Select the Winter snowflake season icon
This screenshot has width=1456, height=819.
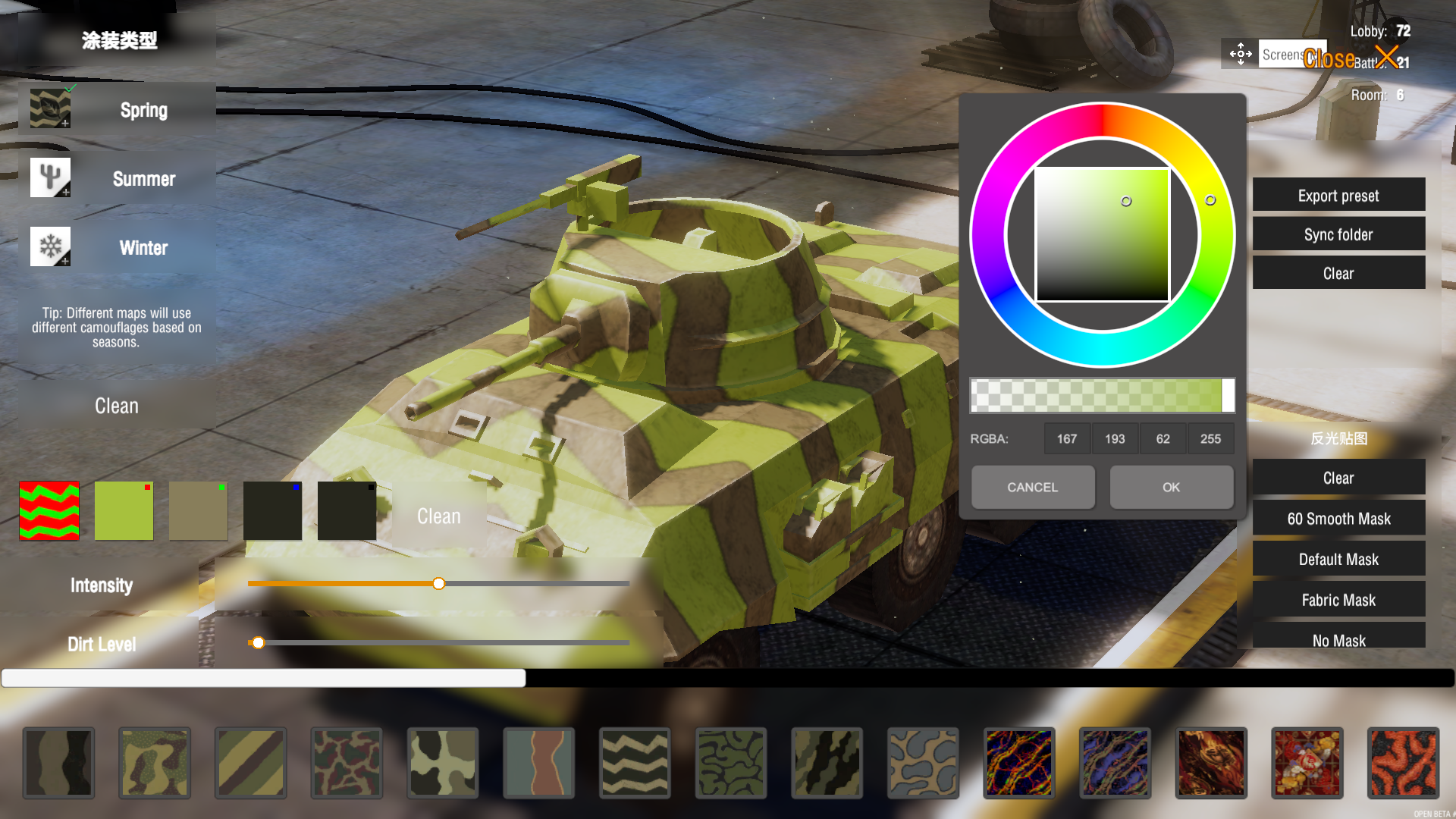49,246
